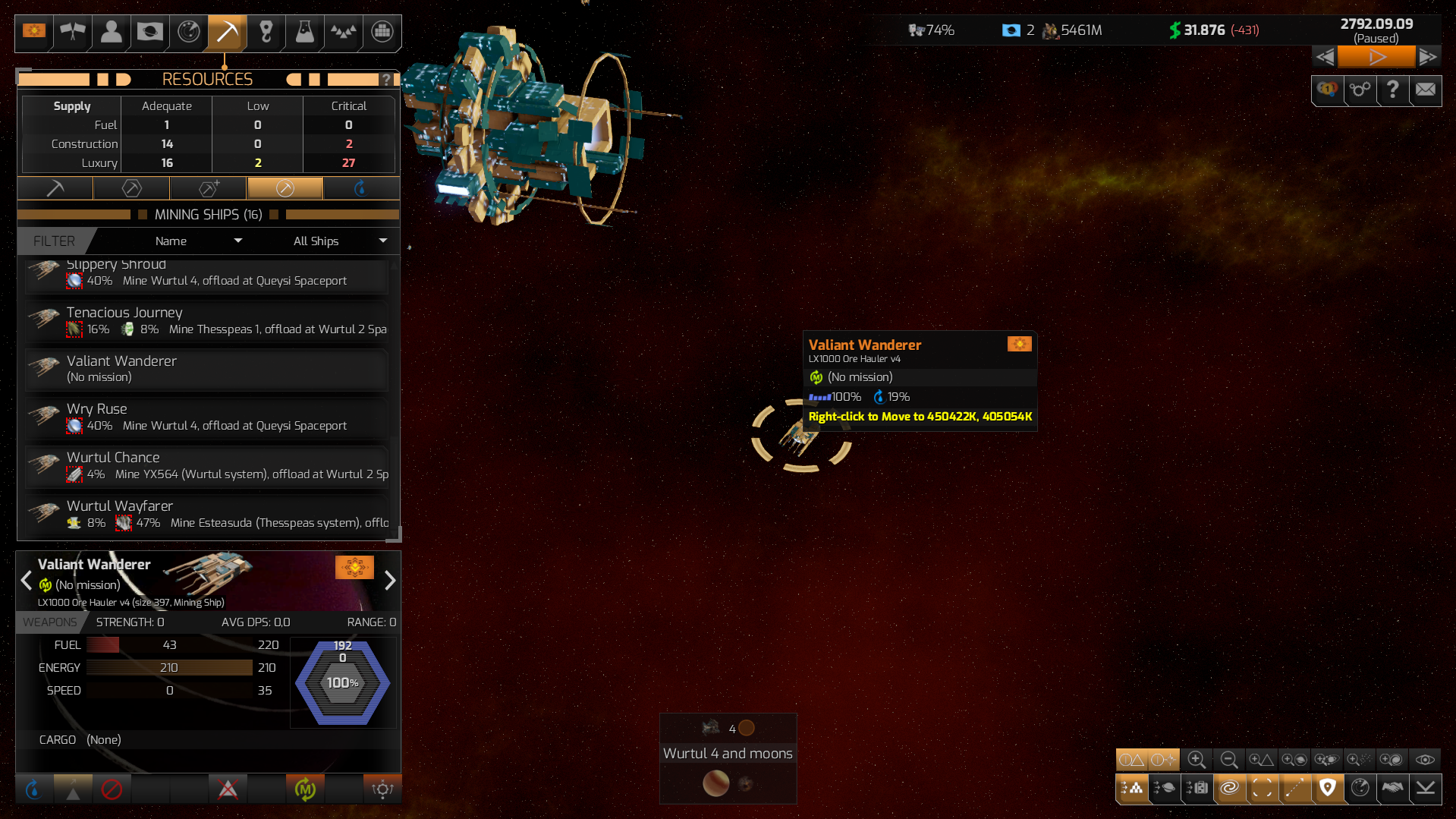Click the Military fleet triangles icon
The height and width of the screenshot is (819, 1456).
342,33
